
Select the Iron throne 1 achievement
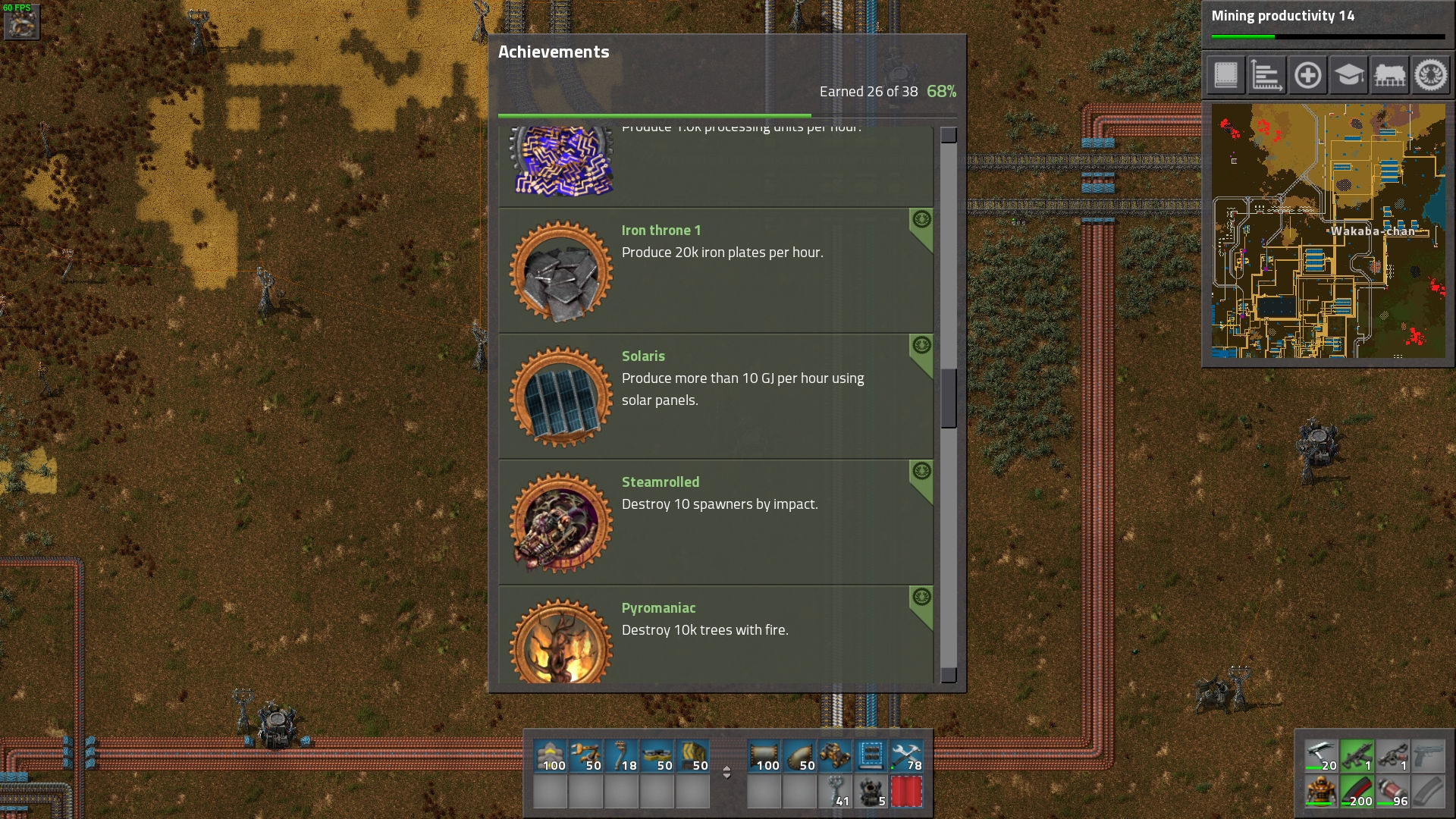[715, 270]
